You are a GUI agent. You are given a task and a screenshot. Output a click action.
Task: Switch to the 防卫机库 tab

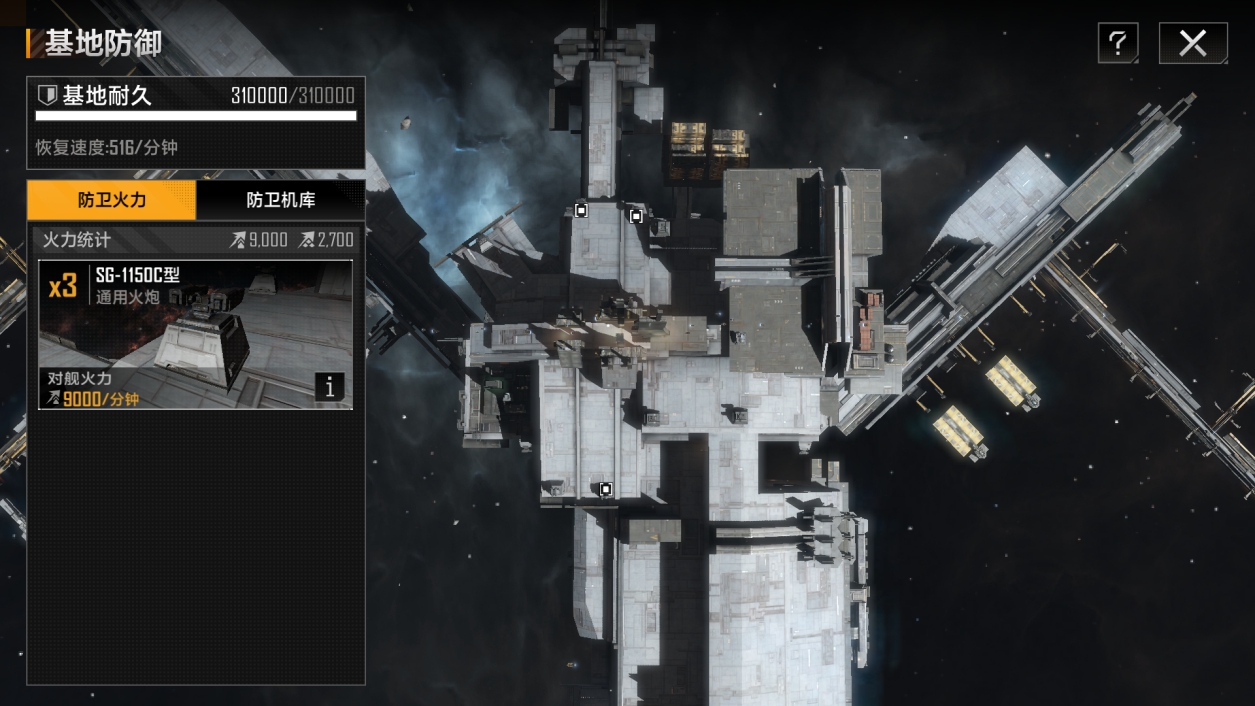281,200
